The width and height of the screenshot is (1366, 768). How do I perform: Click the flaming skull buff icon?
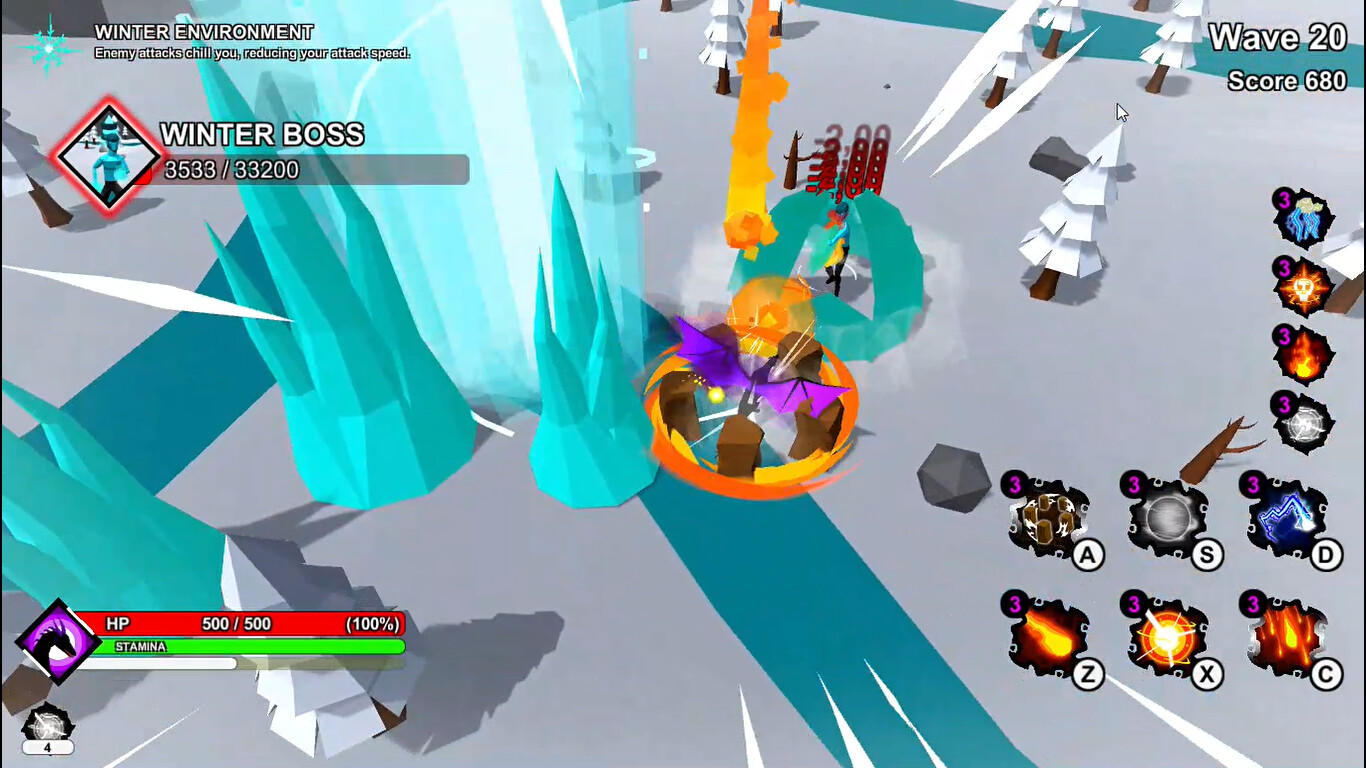(1304, 285)
